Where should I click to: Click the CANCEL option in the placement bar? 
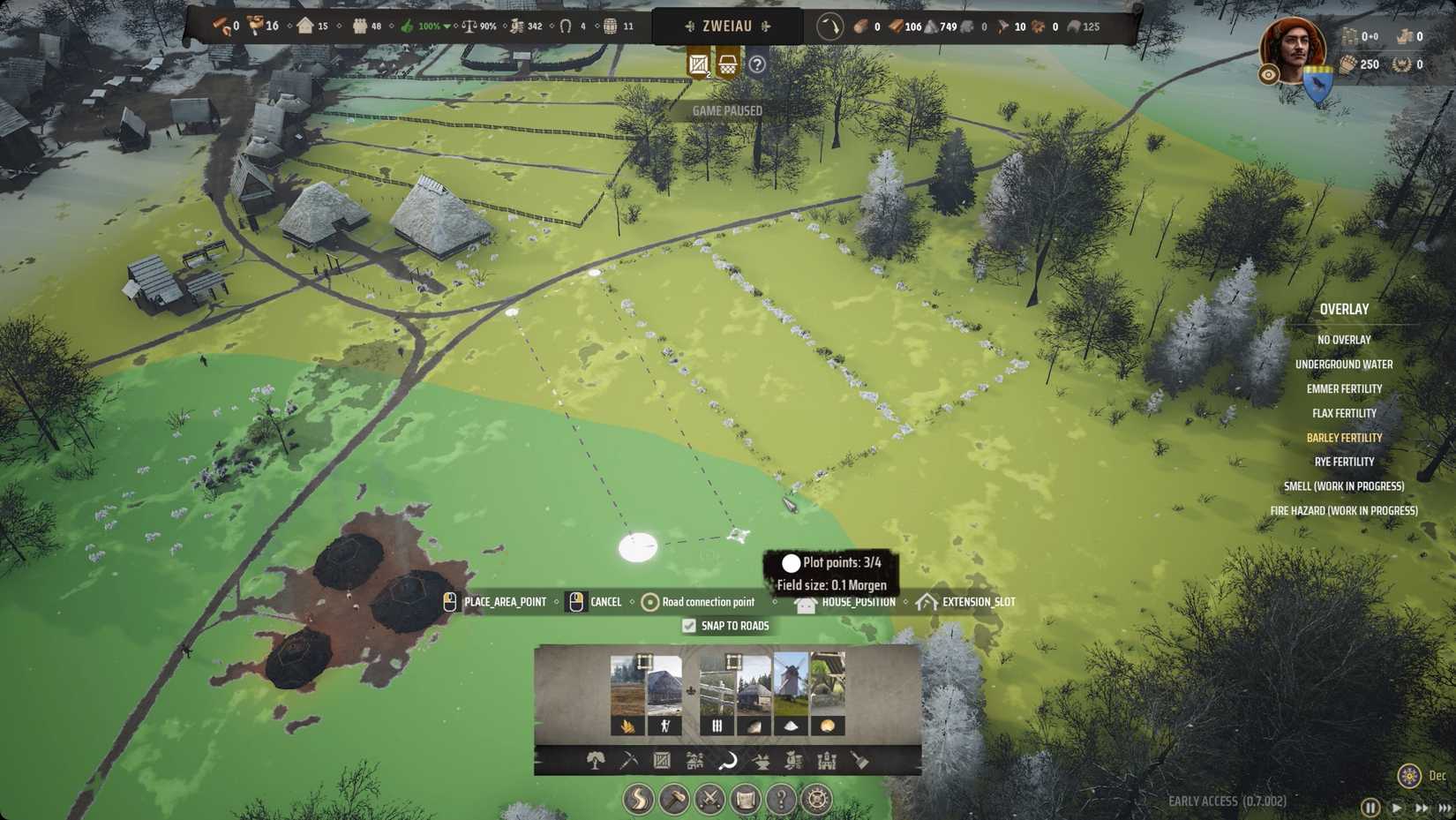point(605,601)
